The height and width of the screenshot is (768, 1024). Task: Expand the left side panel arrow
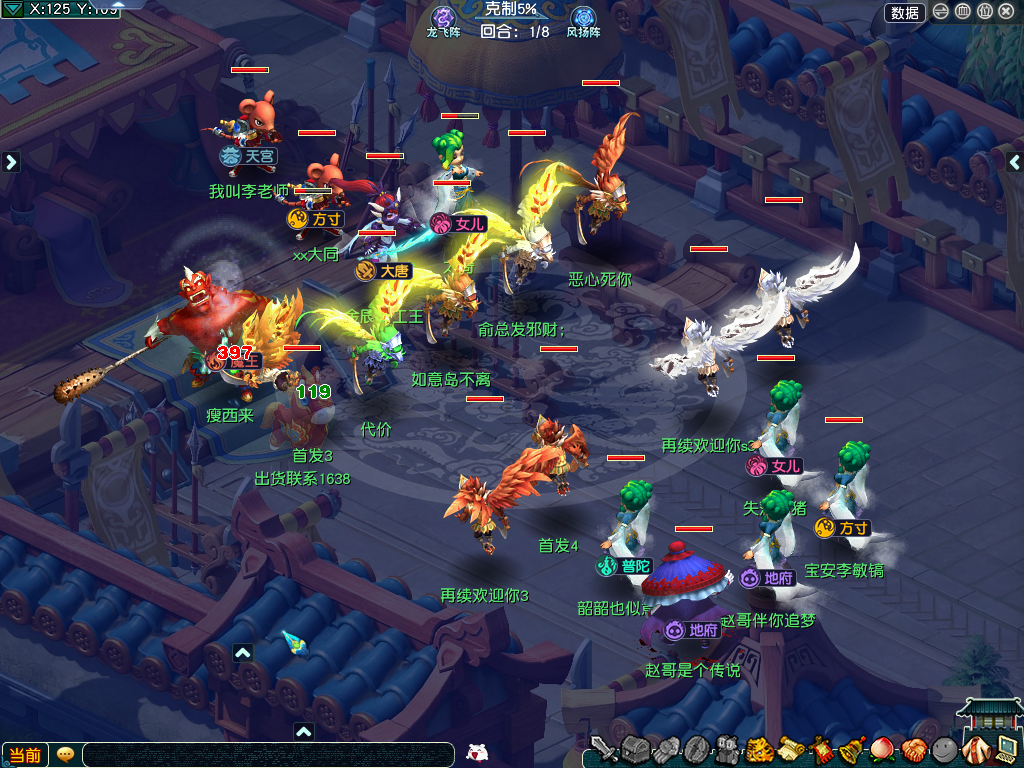pyautogui.click(x=11, y=162)
